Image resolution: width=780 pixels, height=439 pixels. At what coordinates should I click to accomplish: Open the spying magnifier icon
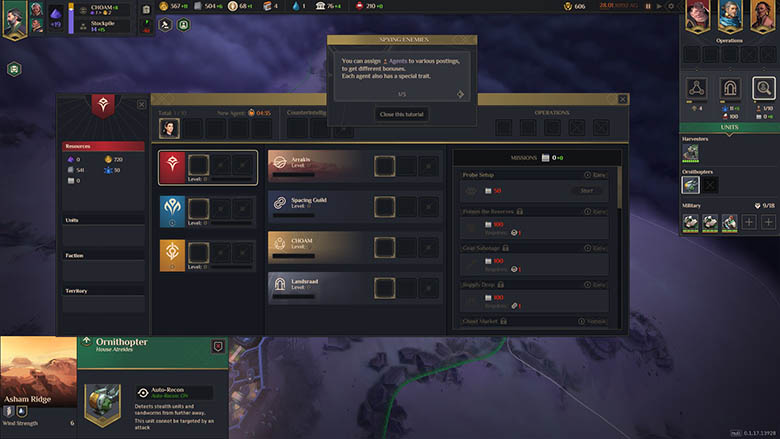[x=764, y=88]
